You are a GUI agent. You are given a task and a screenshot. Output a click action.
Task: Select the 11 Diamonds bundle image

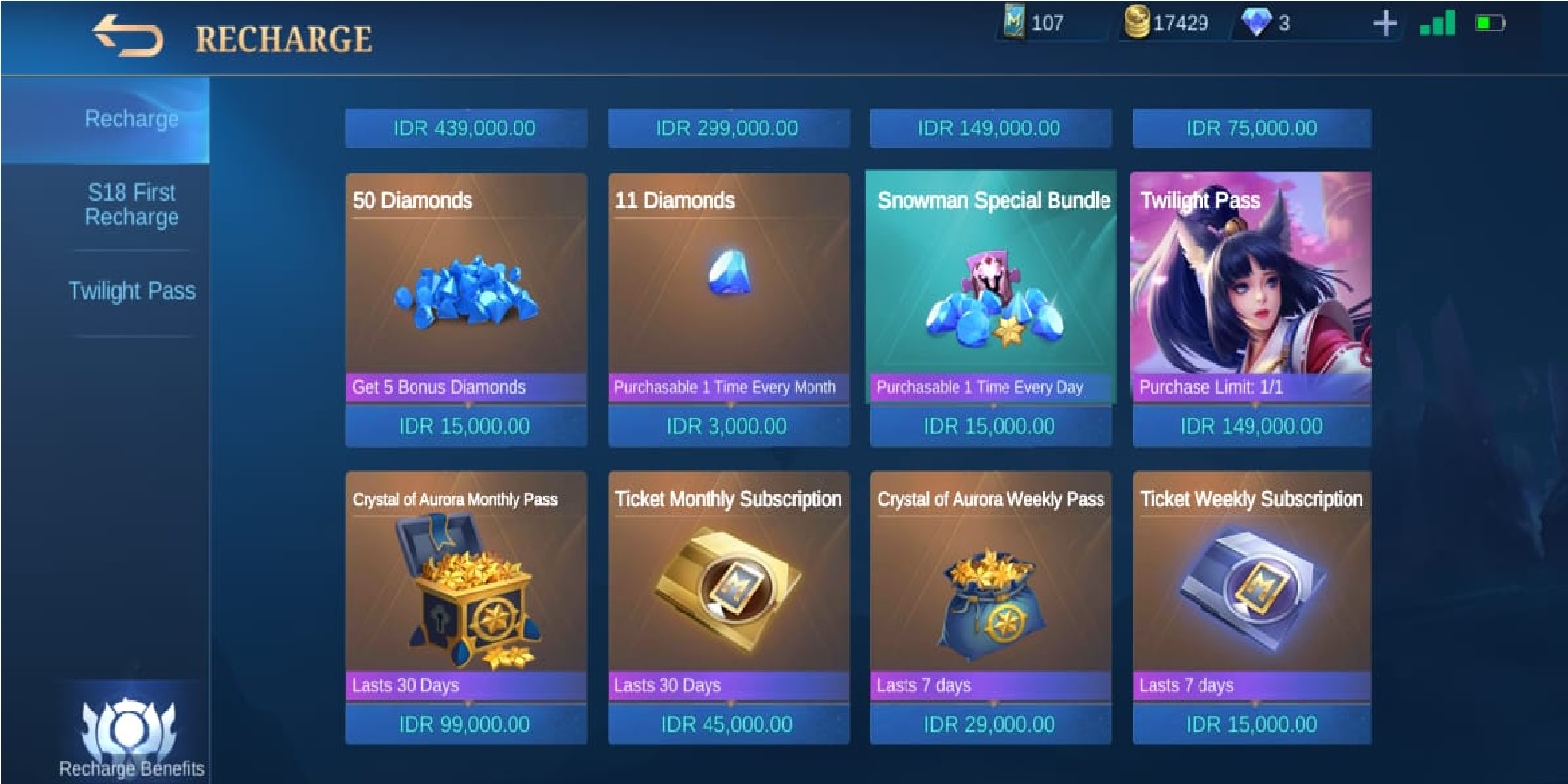click(727, 284)
